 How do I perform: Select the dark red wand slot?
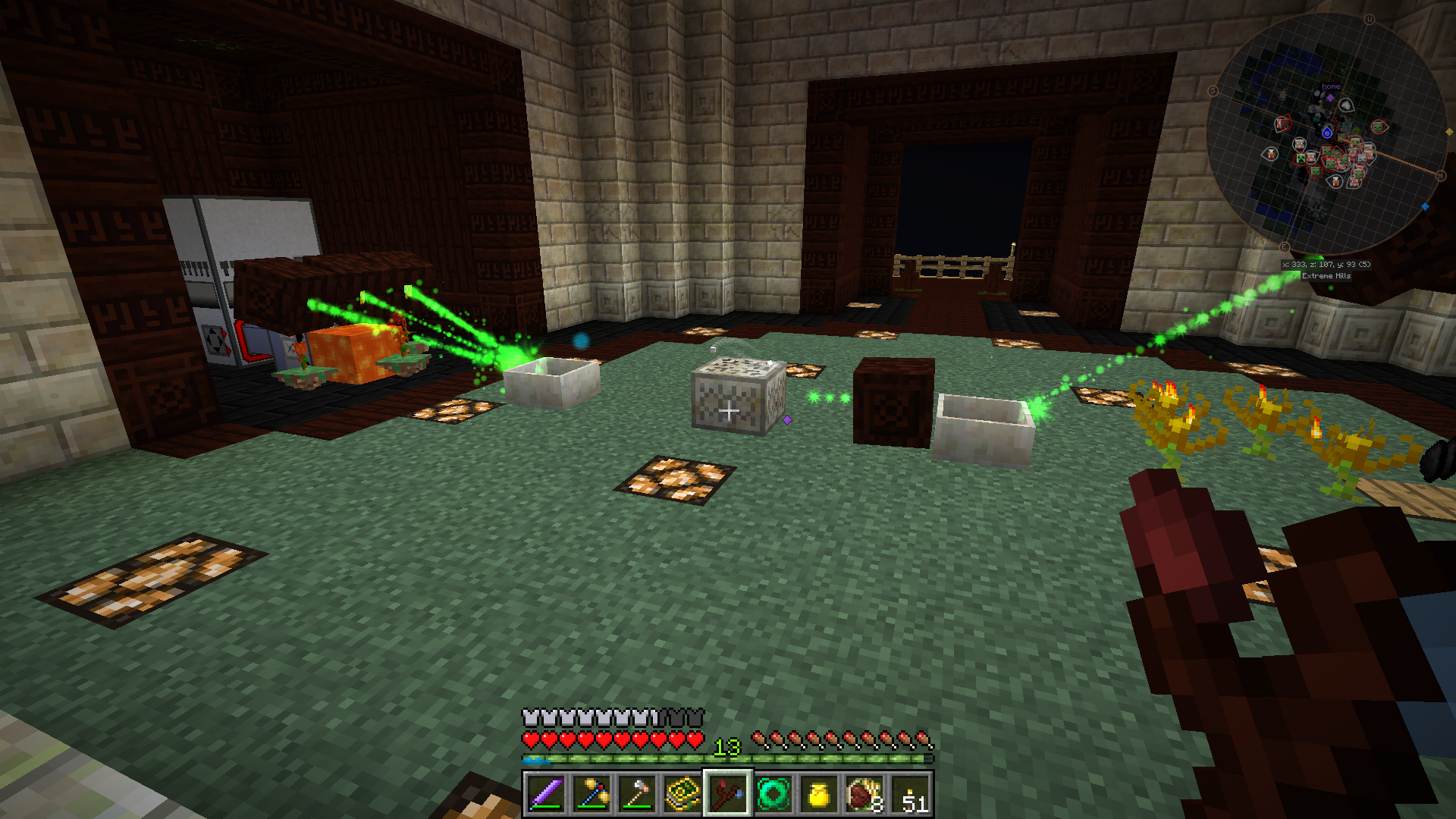728,794
